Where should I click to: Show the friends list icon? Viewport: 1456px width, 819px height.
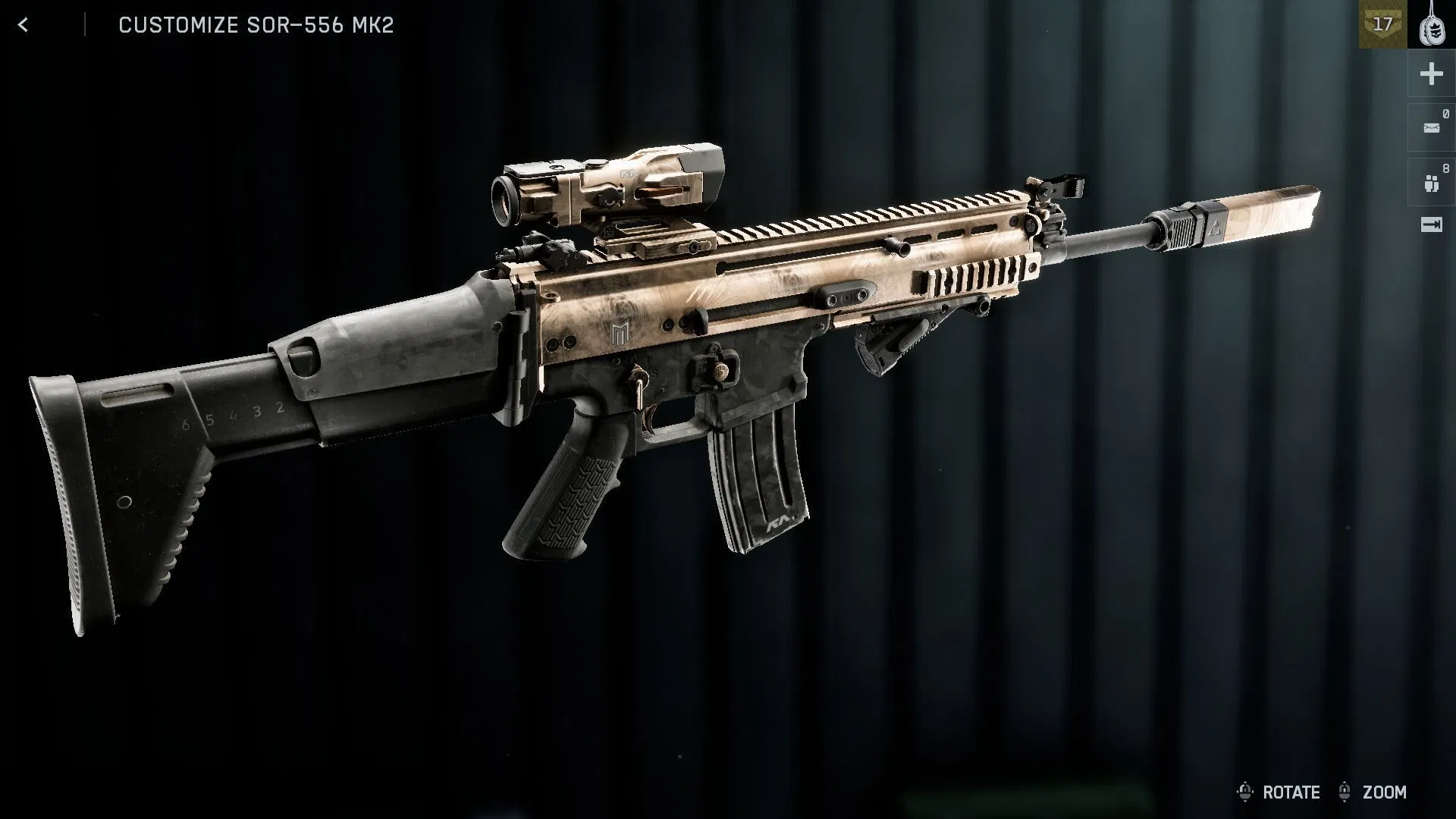pos(1431,183)
